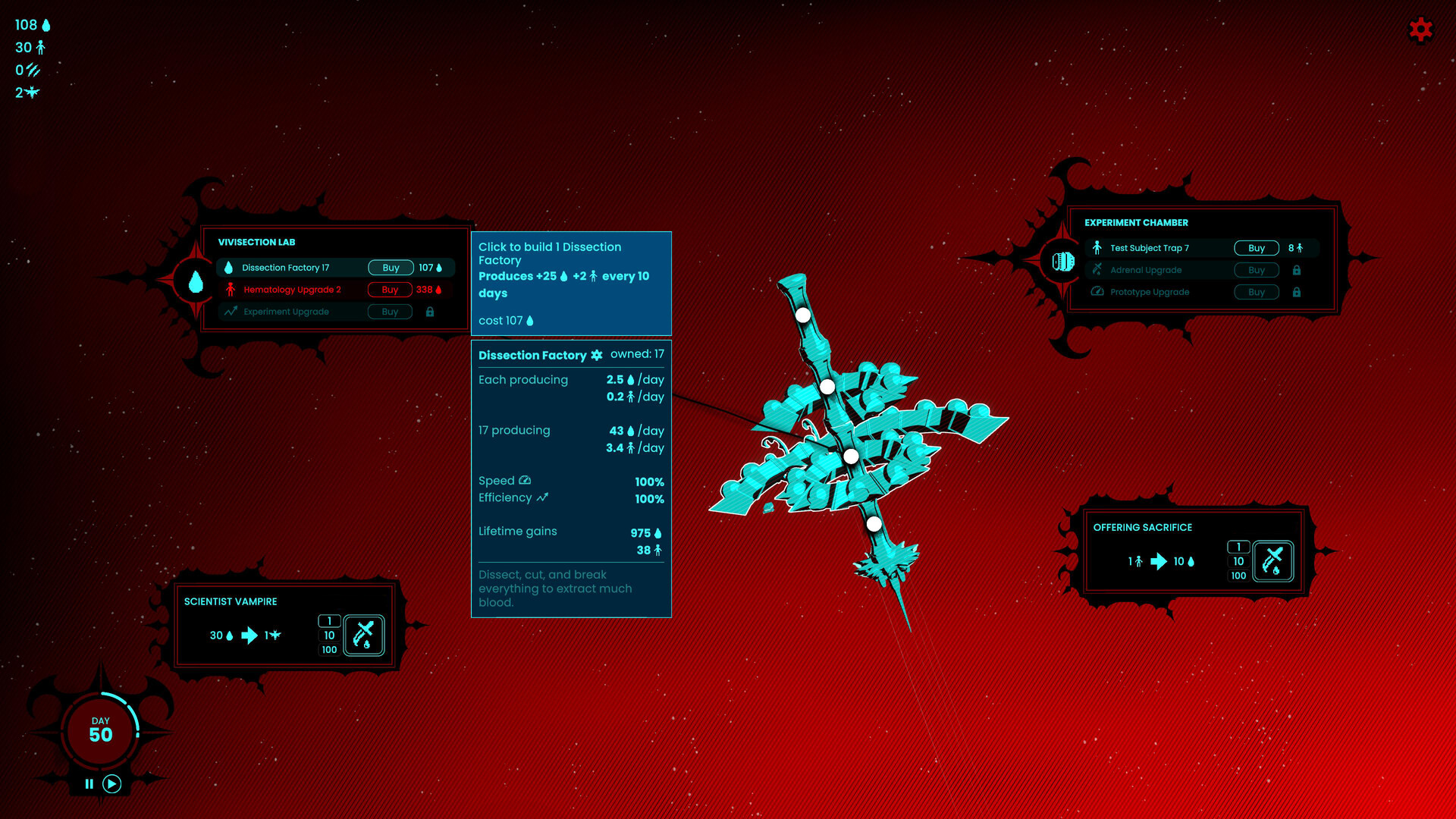Open the settings gear icon
This screenshot has width=1456, height=819.
pyautogui.click(x=1420, y=30)
